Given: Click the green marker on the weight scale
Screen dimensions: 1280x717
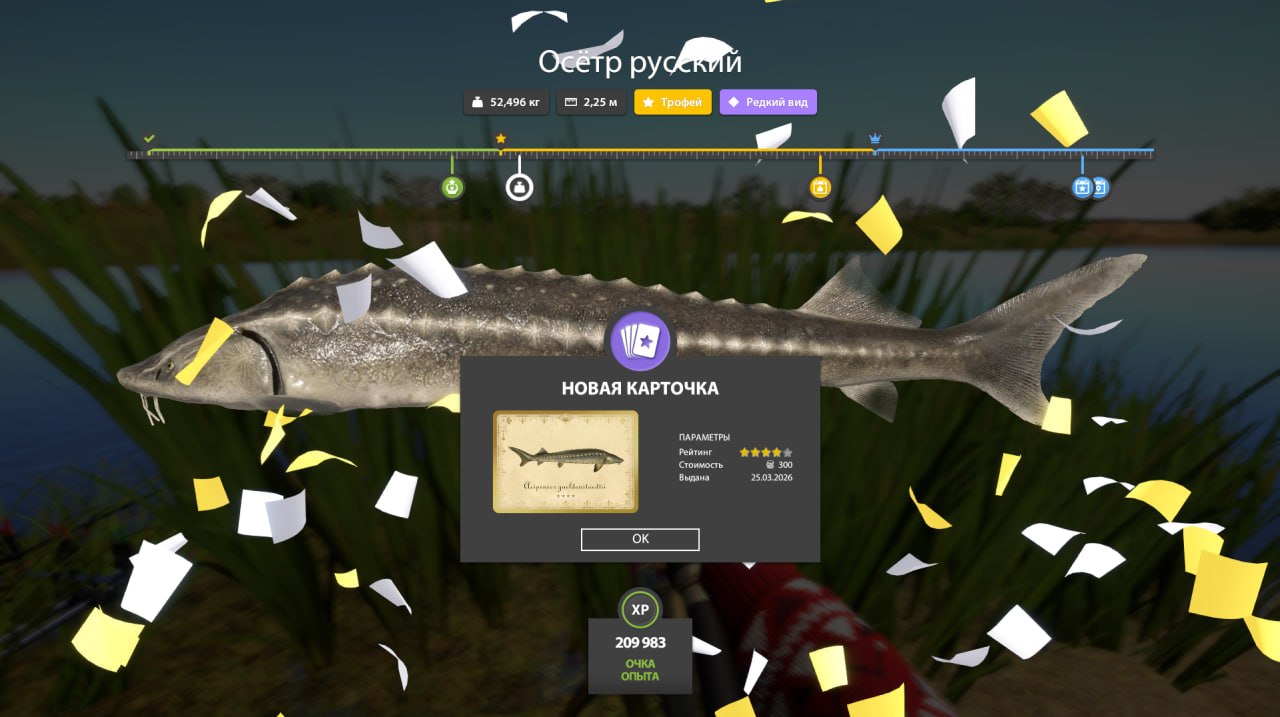Looking at the screenshot, I should (453, 187).
